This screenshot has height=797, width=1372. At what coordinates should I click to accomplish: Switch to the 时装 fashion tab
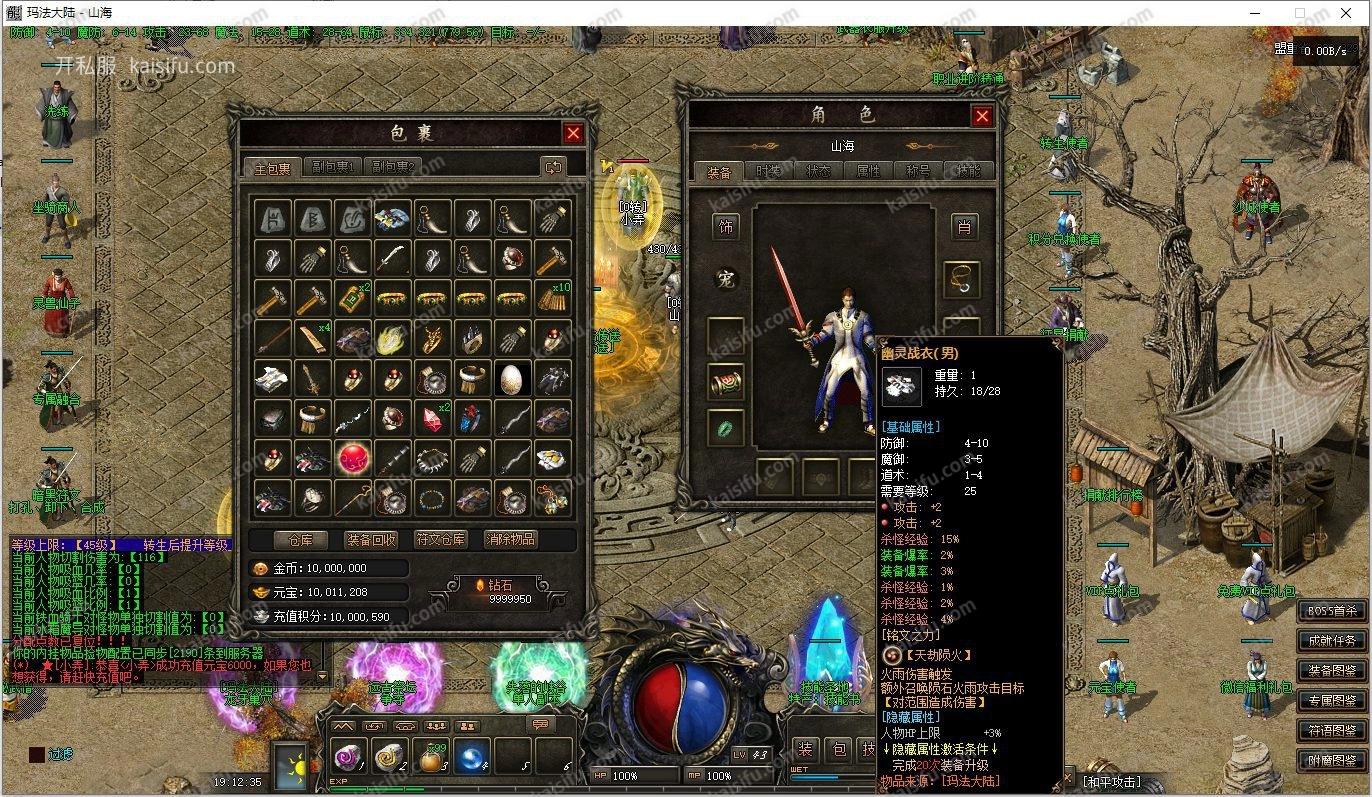coord(768,171)
